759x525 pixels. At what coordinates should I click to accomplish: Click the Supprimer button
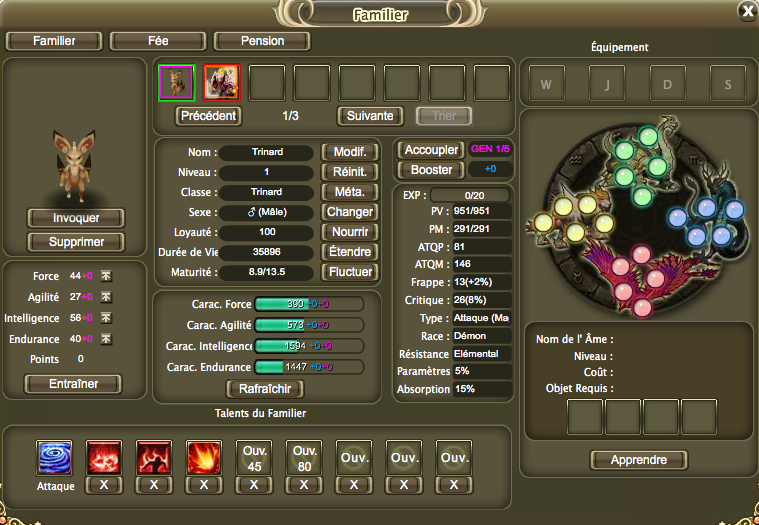[75, 242]
